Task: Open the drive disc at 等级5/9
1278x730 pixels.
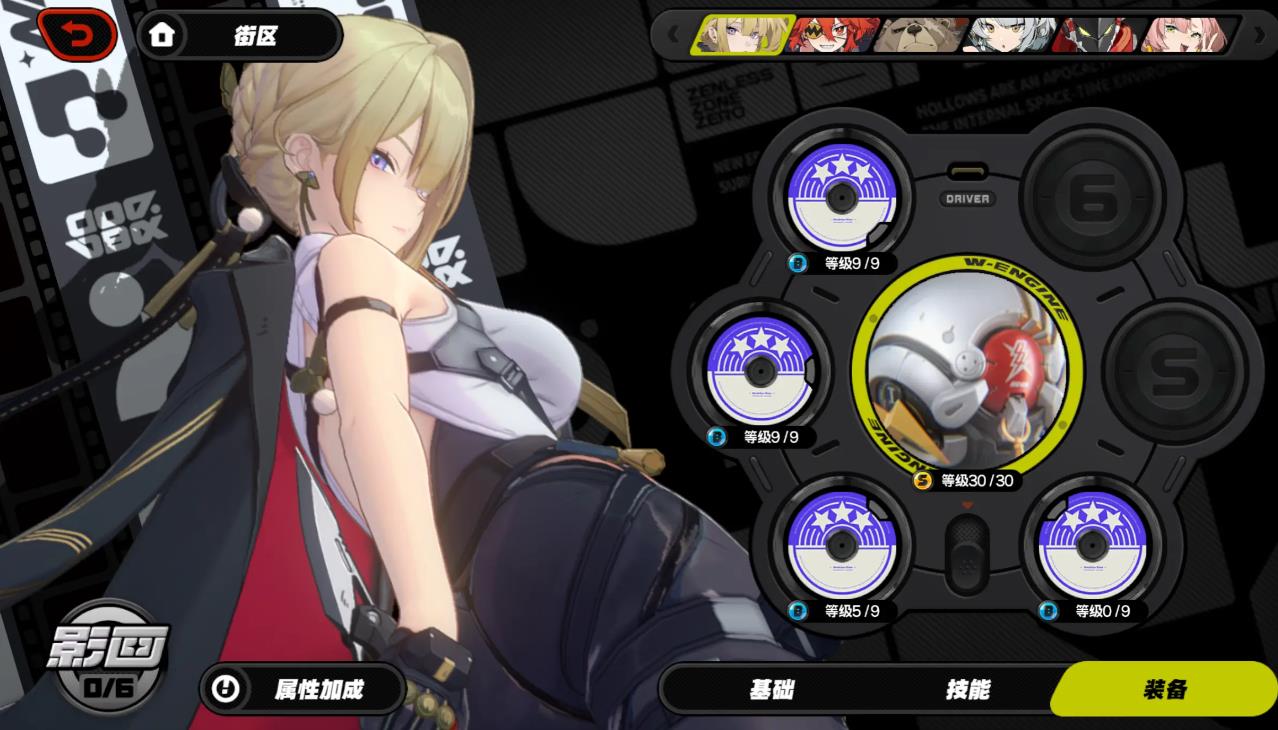Action: click(838, 541)
